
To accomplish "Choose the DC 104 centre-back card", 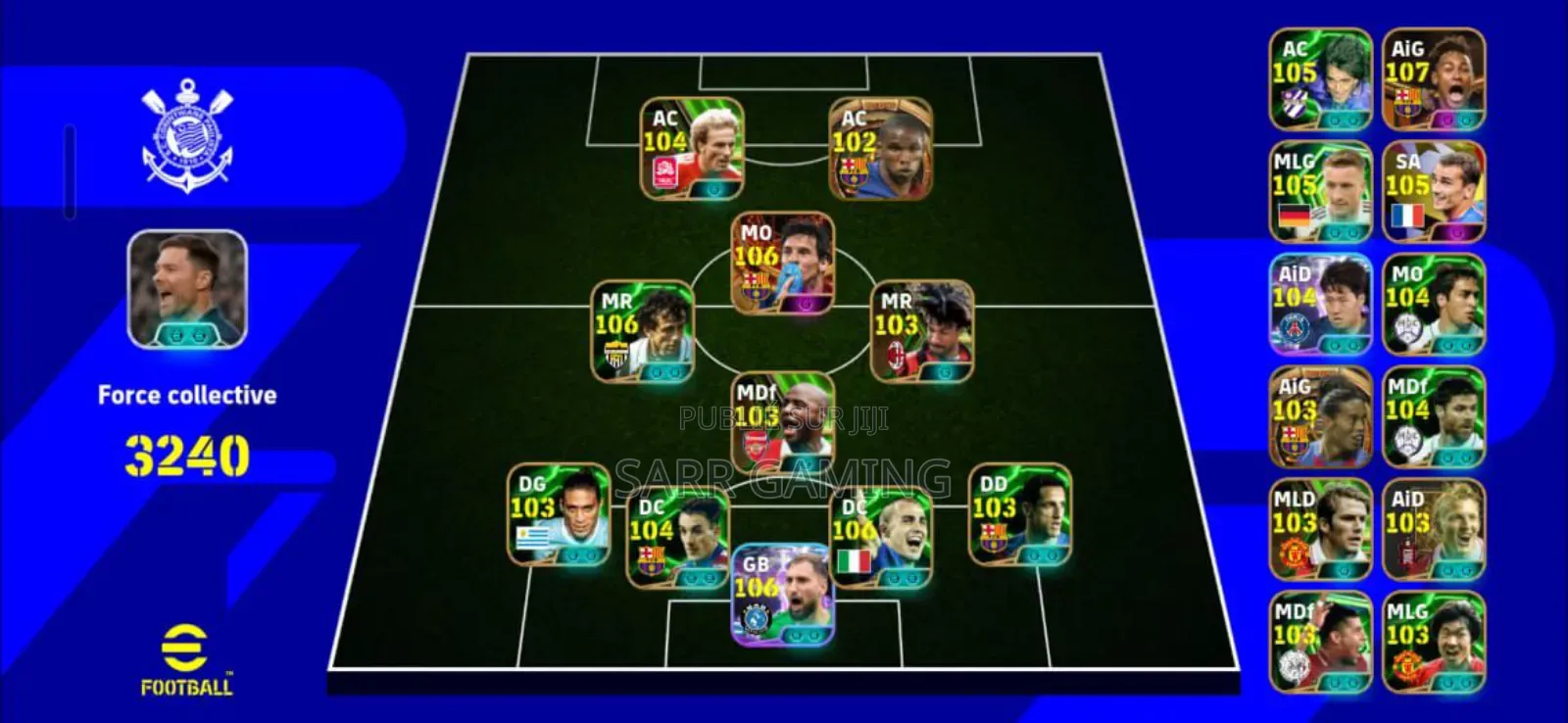I will 677,538.
